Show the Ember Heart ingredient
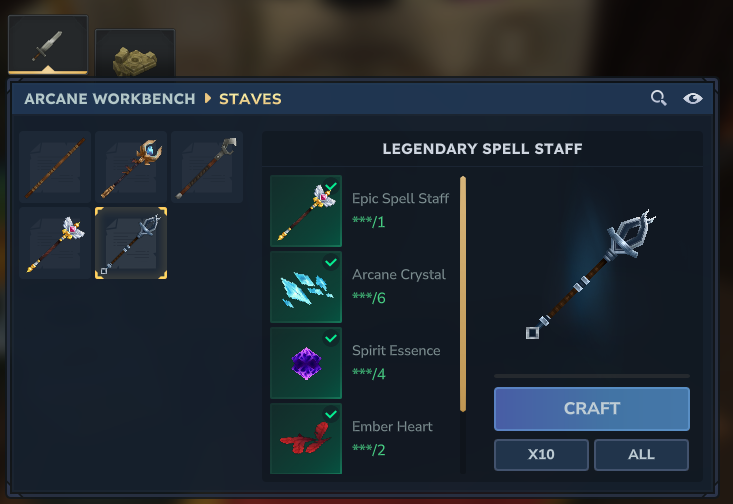This screenshot has width=733, height=504. coord(306,438)
